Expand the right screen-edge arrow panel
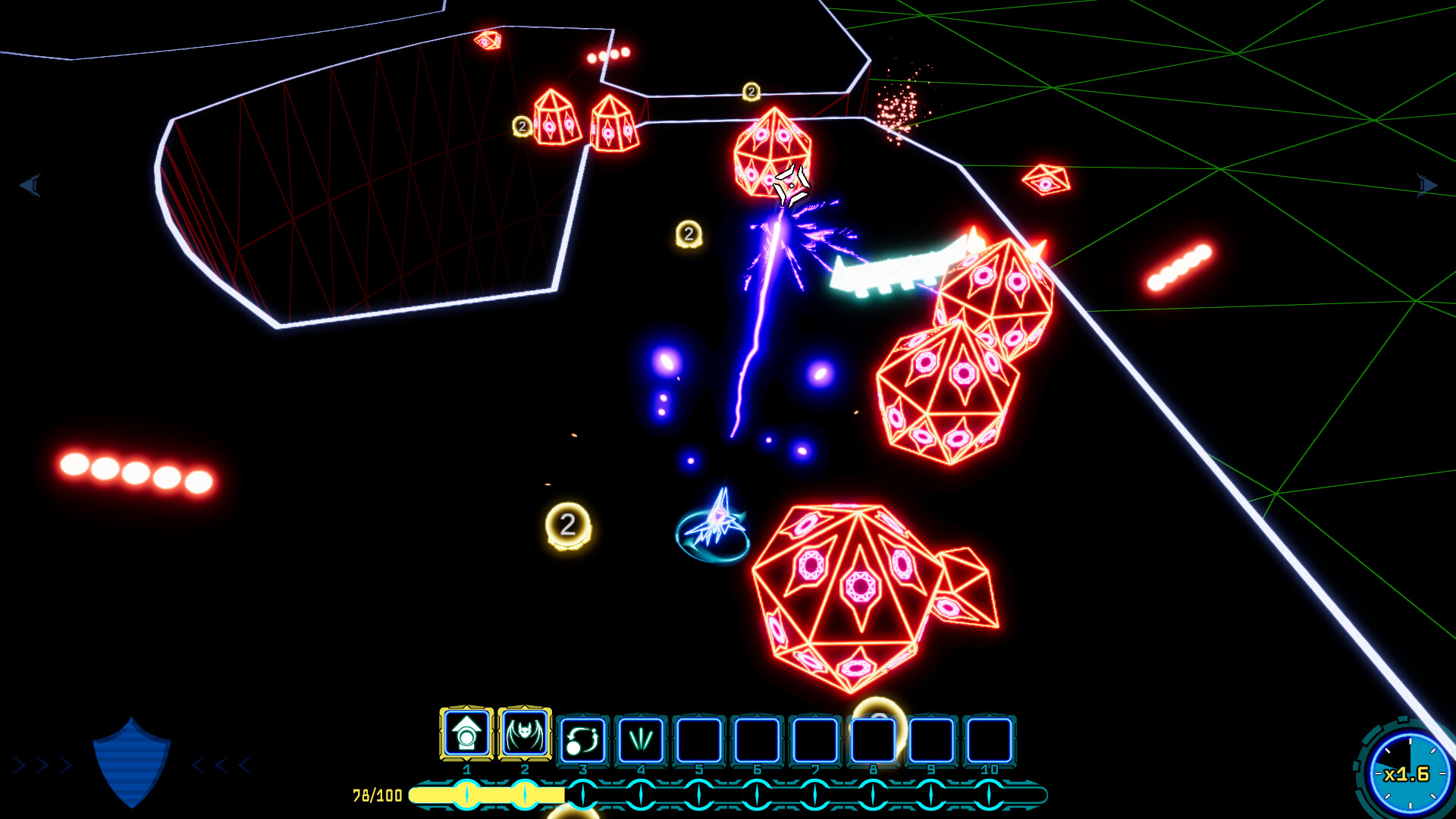The width and height of the screenshot is (1456, 819). [x=1426, y=184]
